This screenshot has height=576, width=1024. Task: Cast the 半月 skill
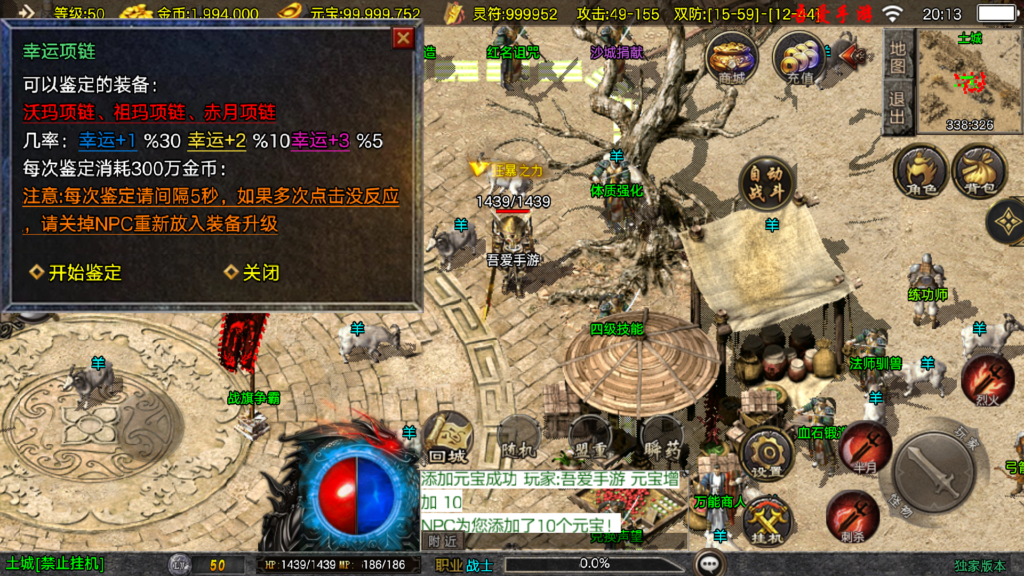[866, 447]
